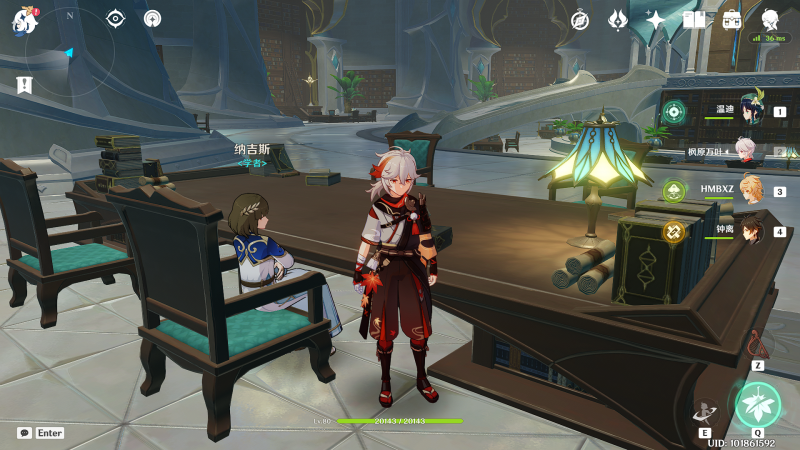Viewport: 800px width, 450px height.
Task: Switch to party member 钟离
Action: point(751,231)
